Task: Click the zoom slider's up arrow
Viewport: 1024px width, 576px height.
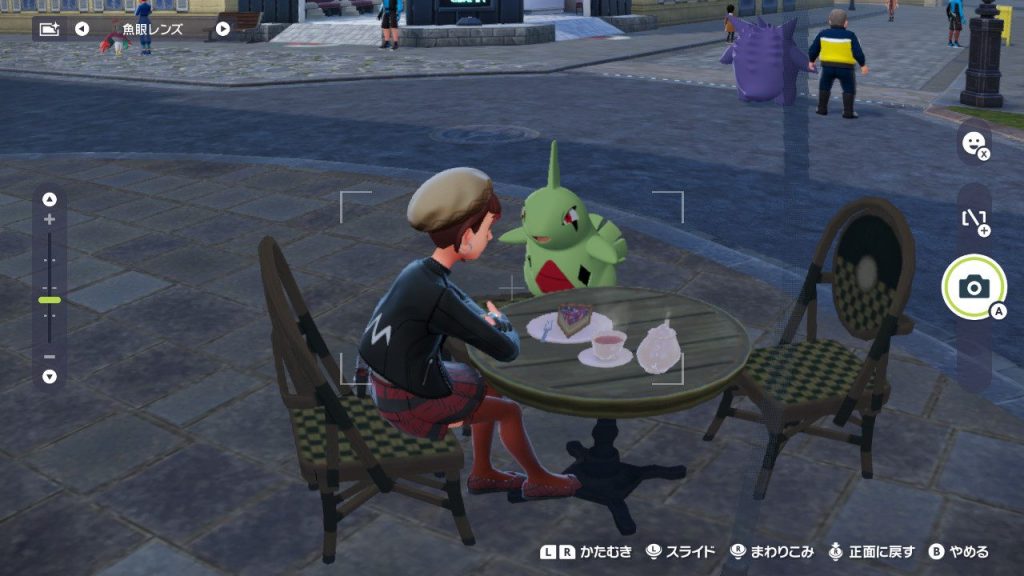Action: [49, 198]
